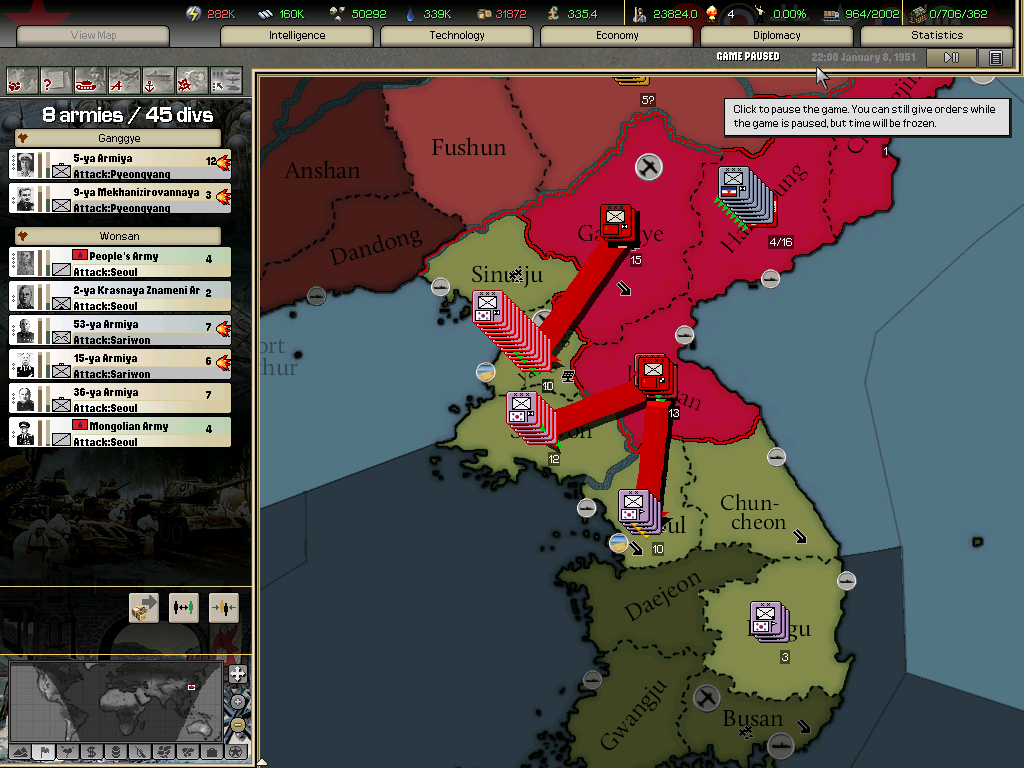
Task: Select the Mongolian Army row
Action: [x=120, y=432]
